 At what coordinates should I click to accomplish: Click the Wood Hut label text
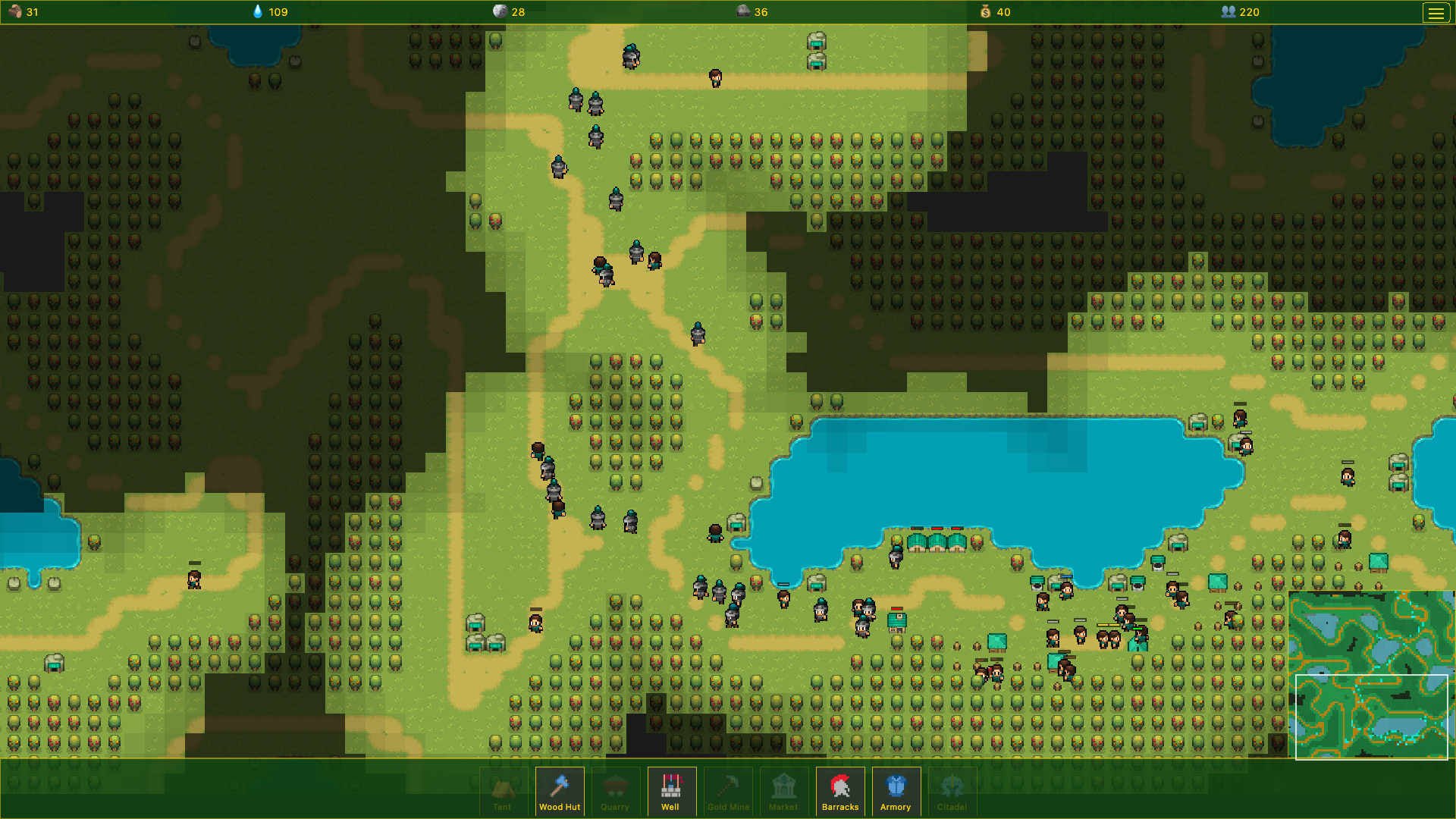pos(560,807)
